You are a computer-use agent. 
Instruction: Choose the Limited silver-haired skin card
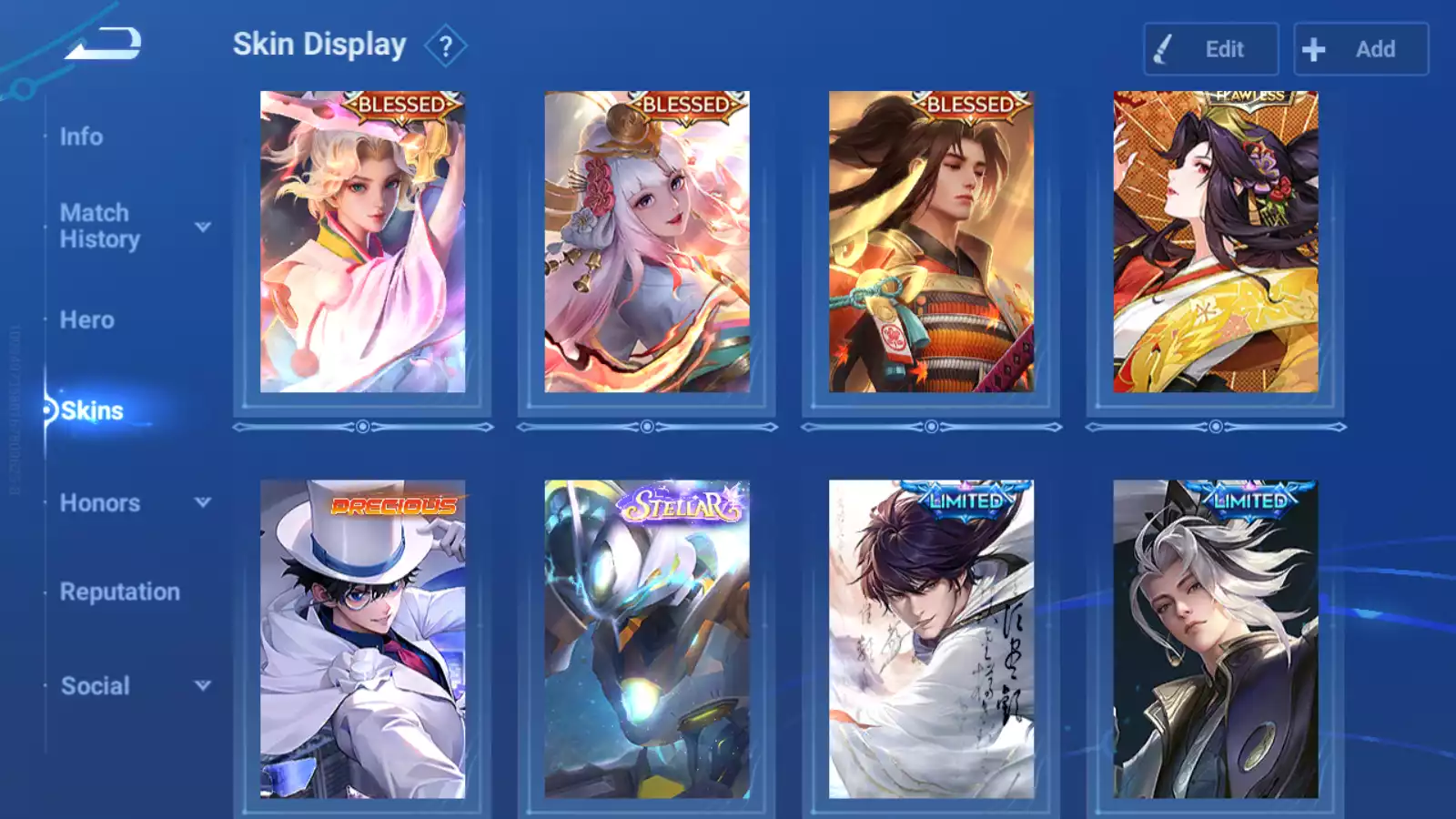[x=1215, y=639]
